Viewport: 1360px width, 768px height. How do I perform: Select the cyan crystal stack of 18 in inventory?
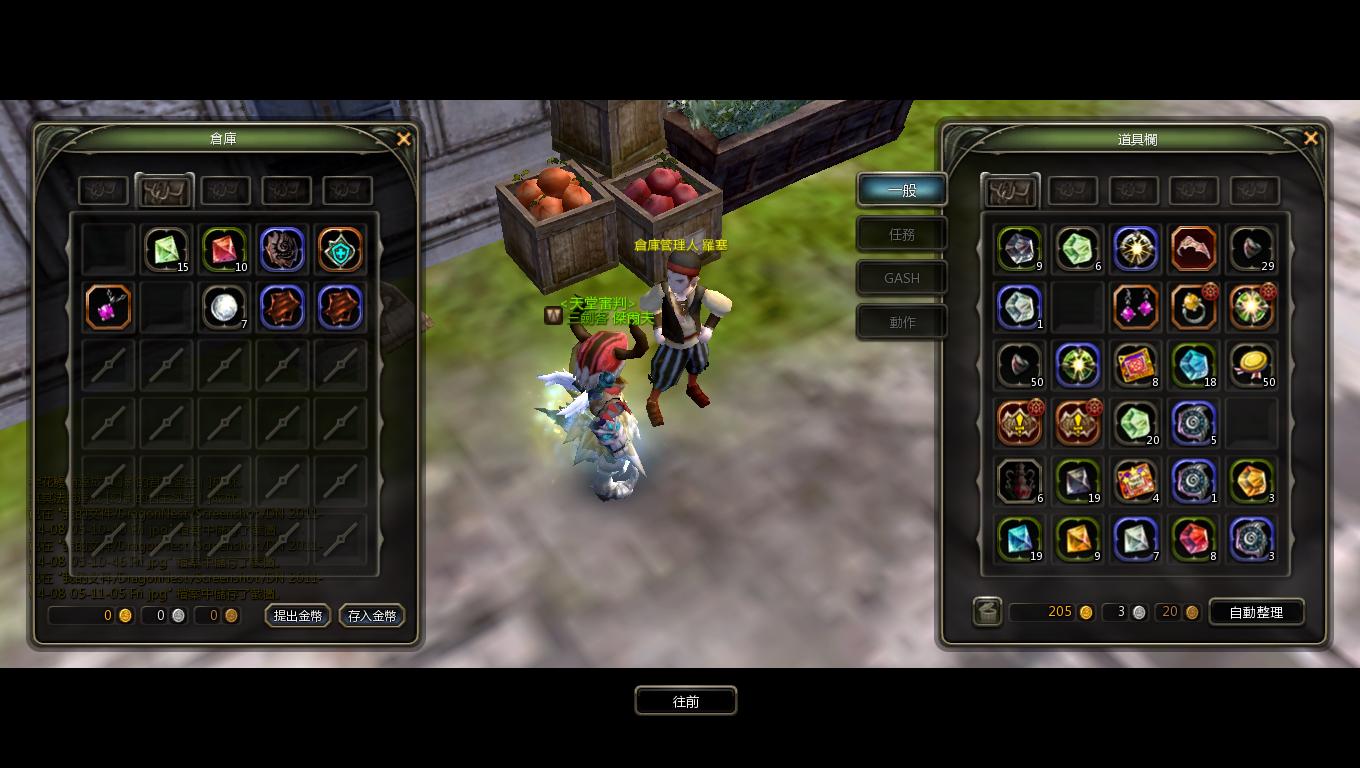(1193, 365)
